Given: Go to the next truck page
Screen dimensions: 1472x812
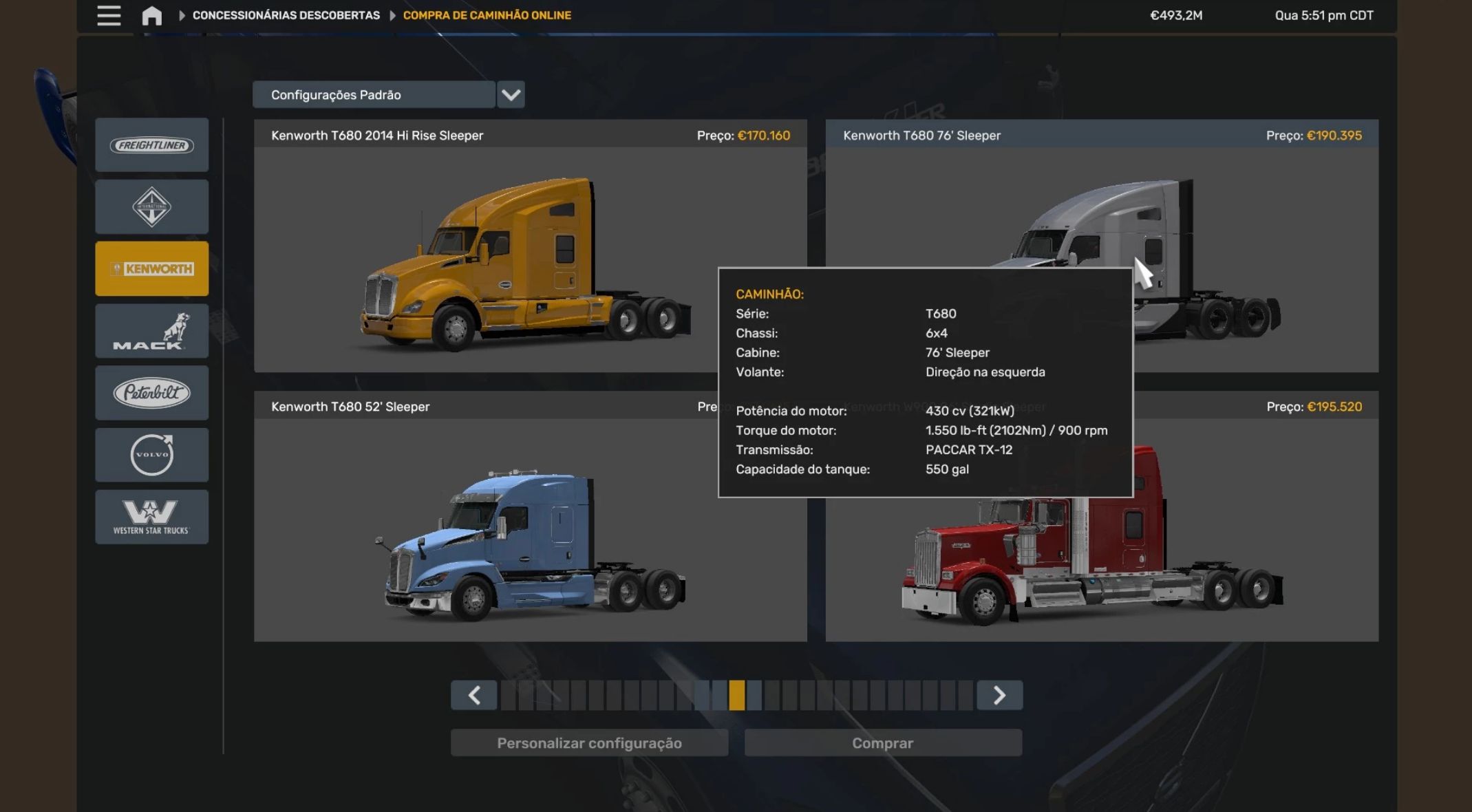Looking at the screenshot, I should click(999, 695).
